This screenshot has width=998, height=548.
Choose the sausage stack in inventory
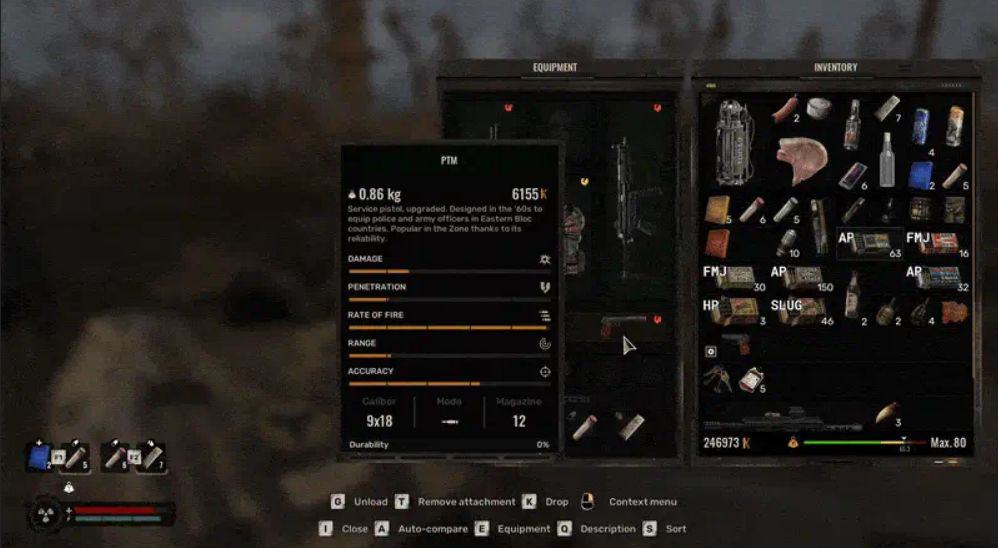(x=785, y=108)
